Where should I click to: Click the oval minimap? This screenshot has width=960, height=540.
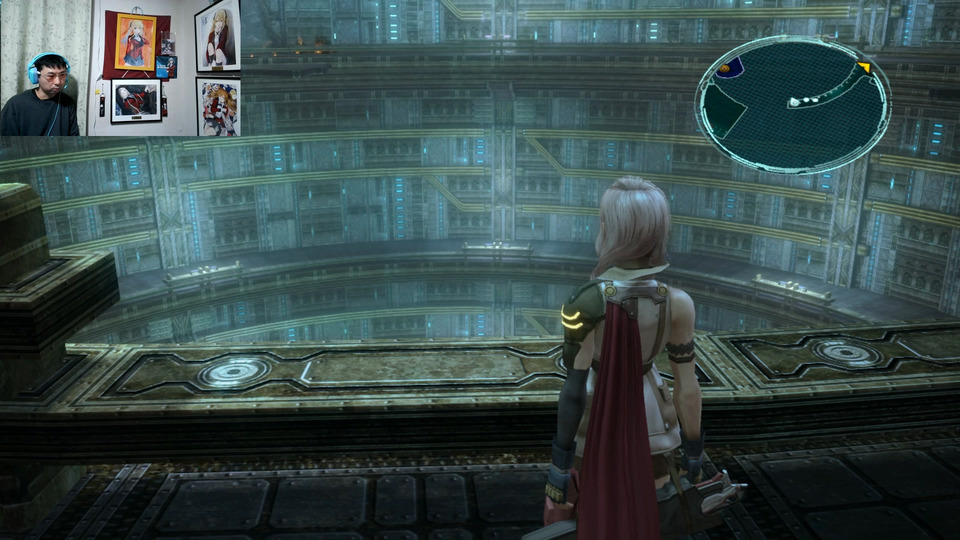pyautogui.click(x=792, y=104)
